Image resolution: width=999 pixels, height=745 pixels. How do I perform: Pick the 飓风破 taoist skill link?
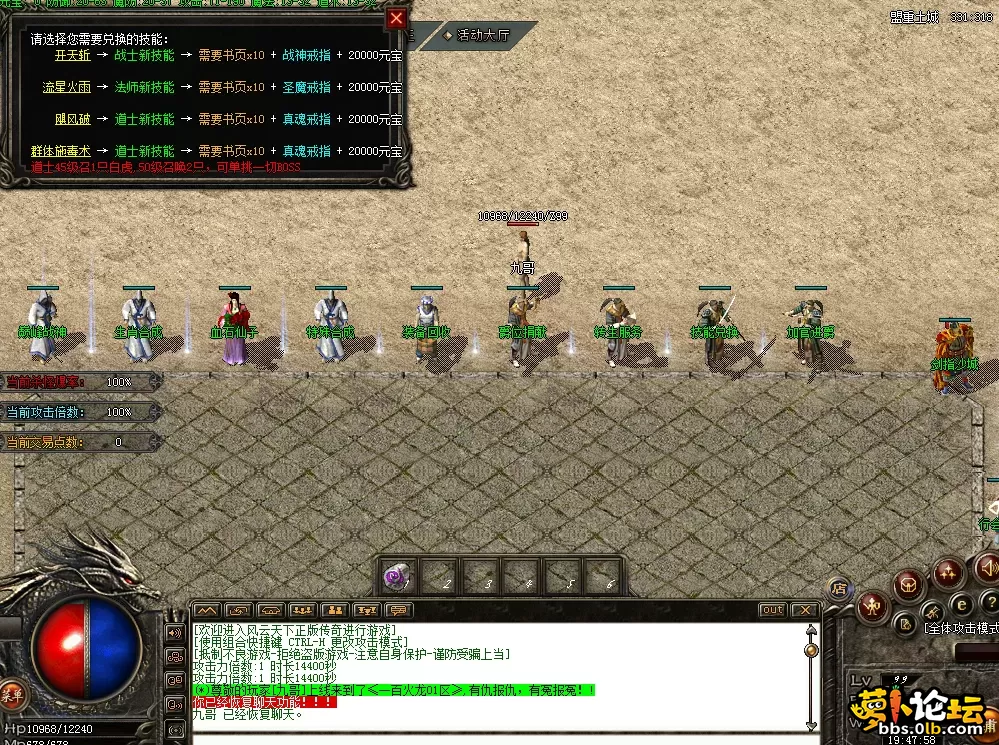72,119
